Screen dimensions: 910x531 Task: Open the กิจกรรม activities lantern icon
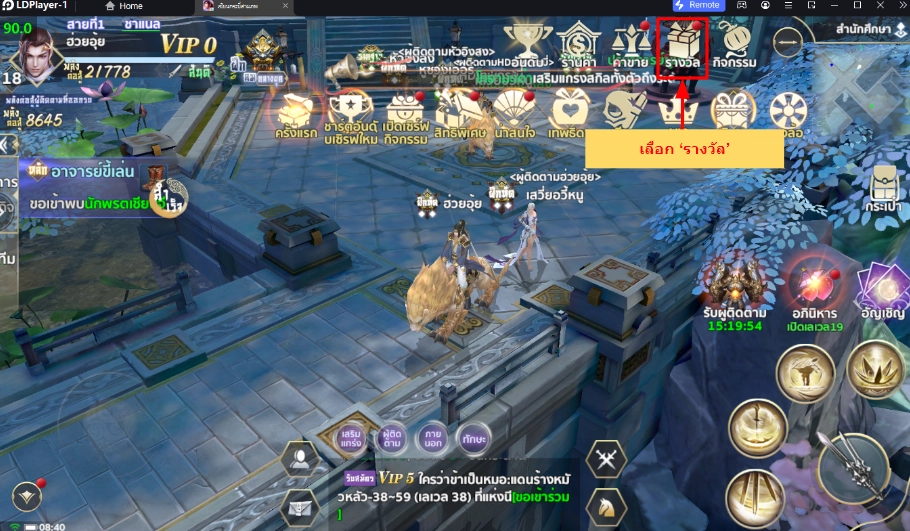735,47
